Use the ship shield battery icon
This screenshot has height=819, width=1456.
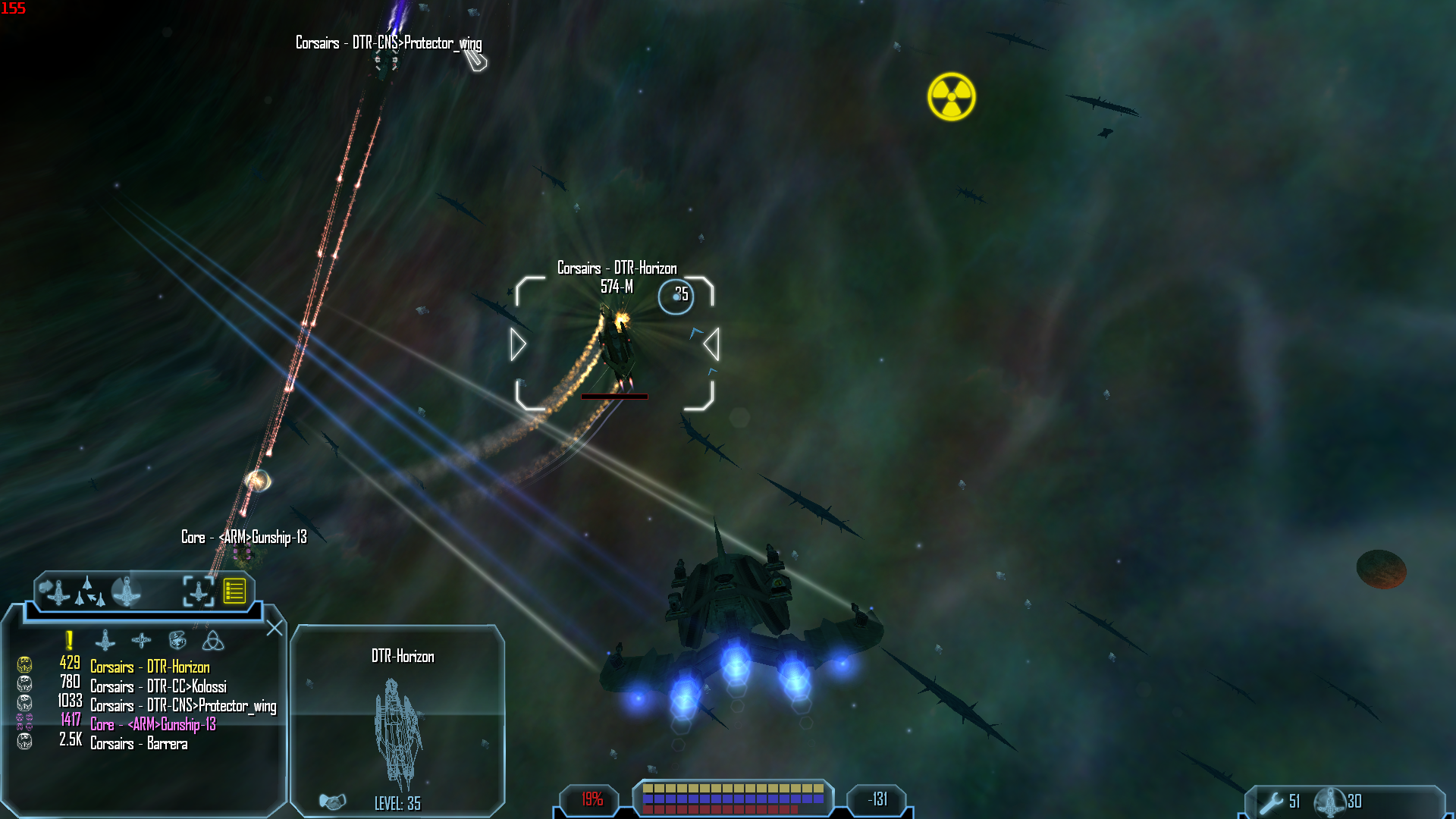[x=1329, y=802]
